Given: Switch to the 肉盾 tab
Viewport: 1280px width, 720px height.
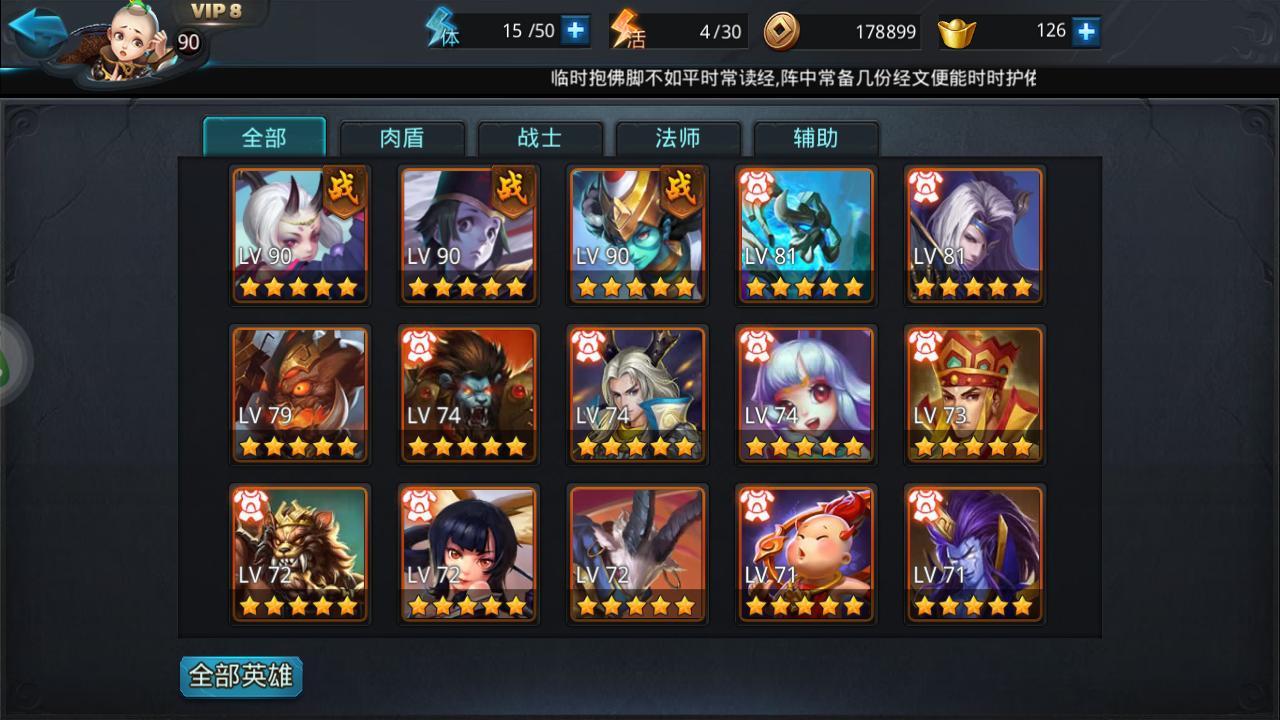Looking at the screenshot, I should tap(402, 138).
